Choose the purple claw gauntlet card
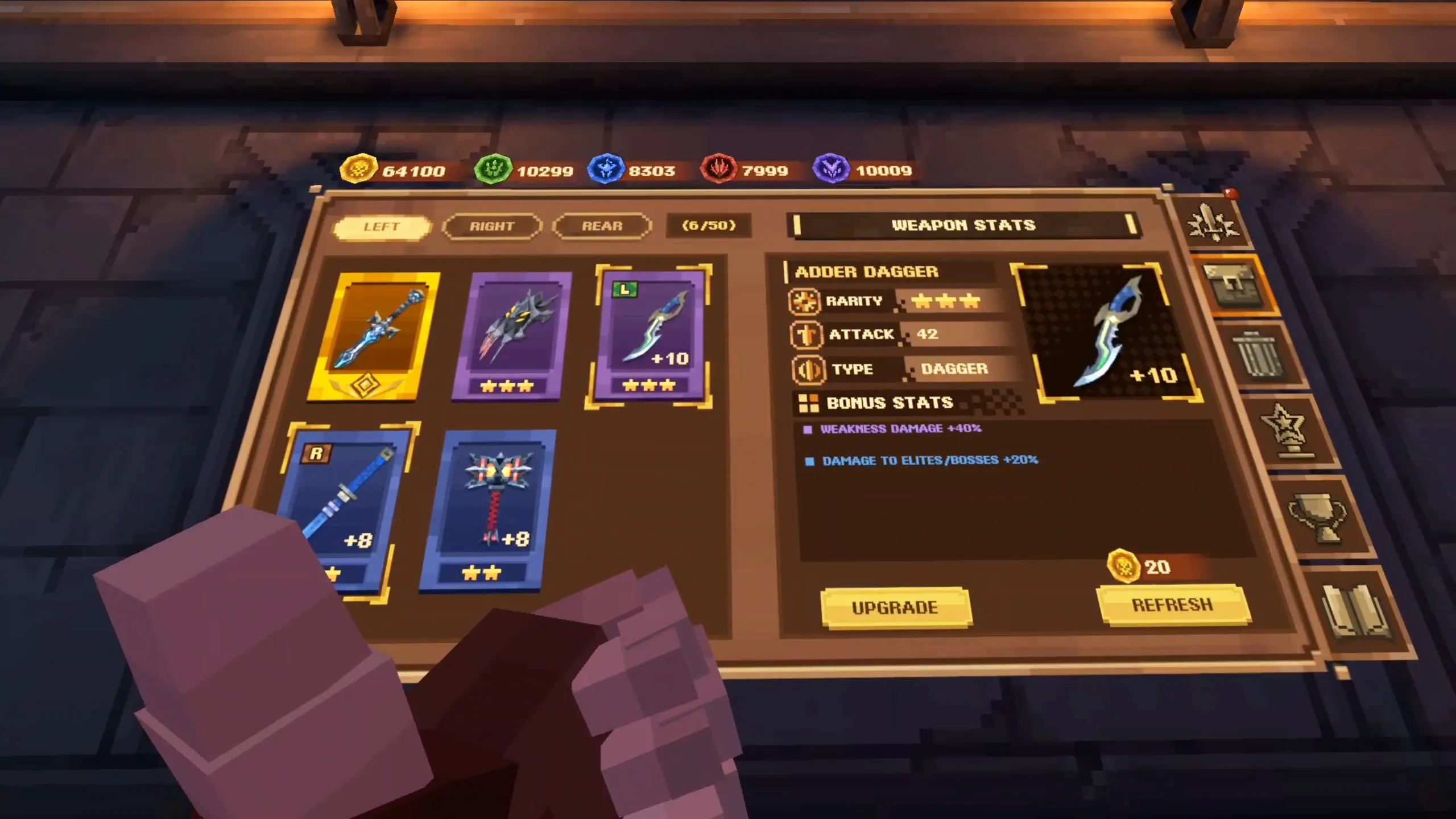This screenshot has height=819, width=1456. tap(512, 337)
